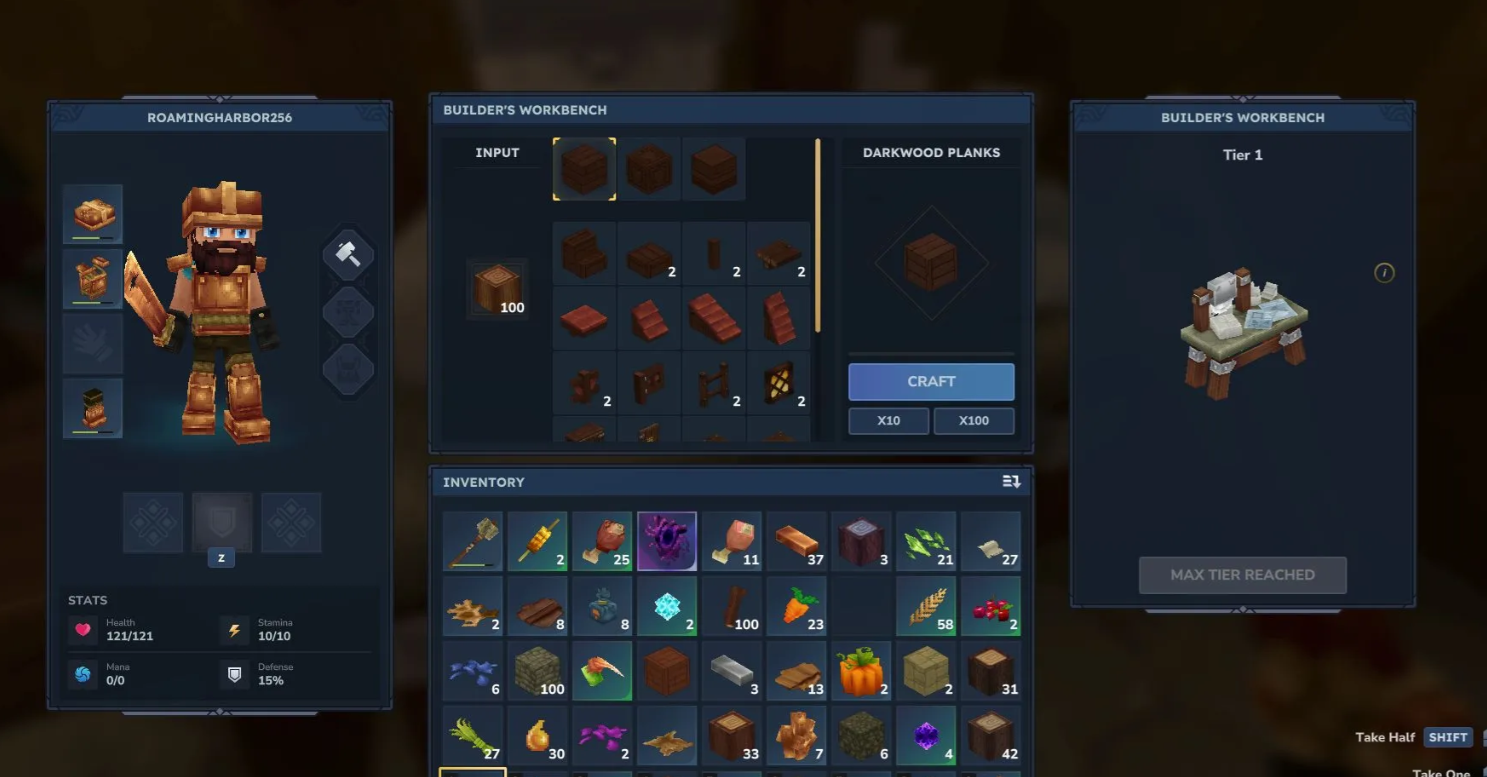The width and height of the screenshot is (1487, 777).
Task: Choose the X10 craft quantity
Action: tap(888, 421)
